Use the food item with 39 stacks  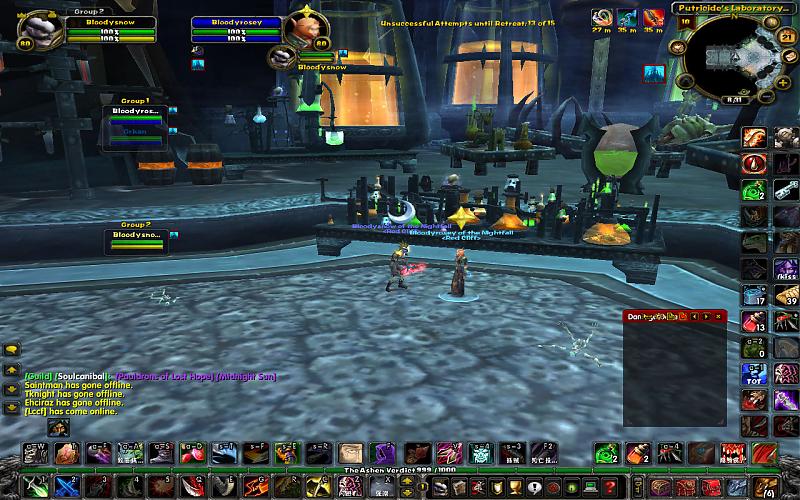coord(787,295)
